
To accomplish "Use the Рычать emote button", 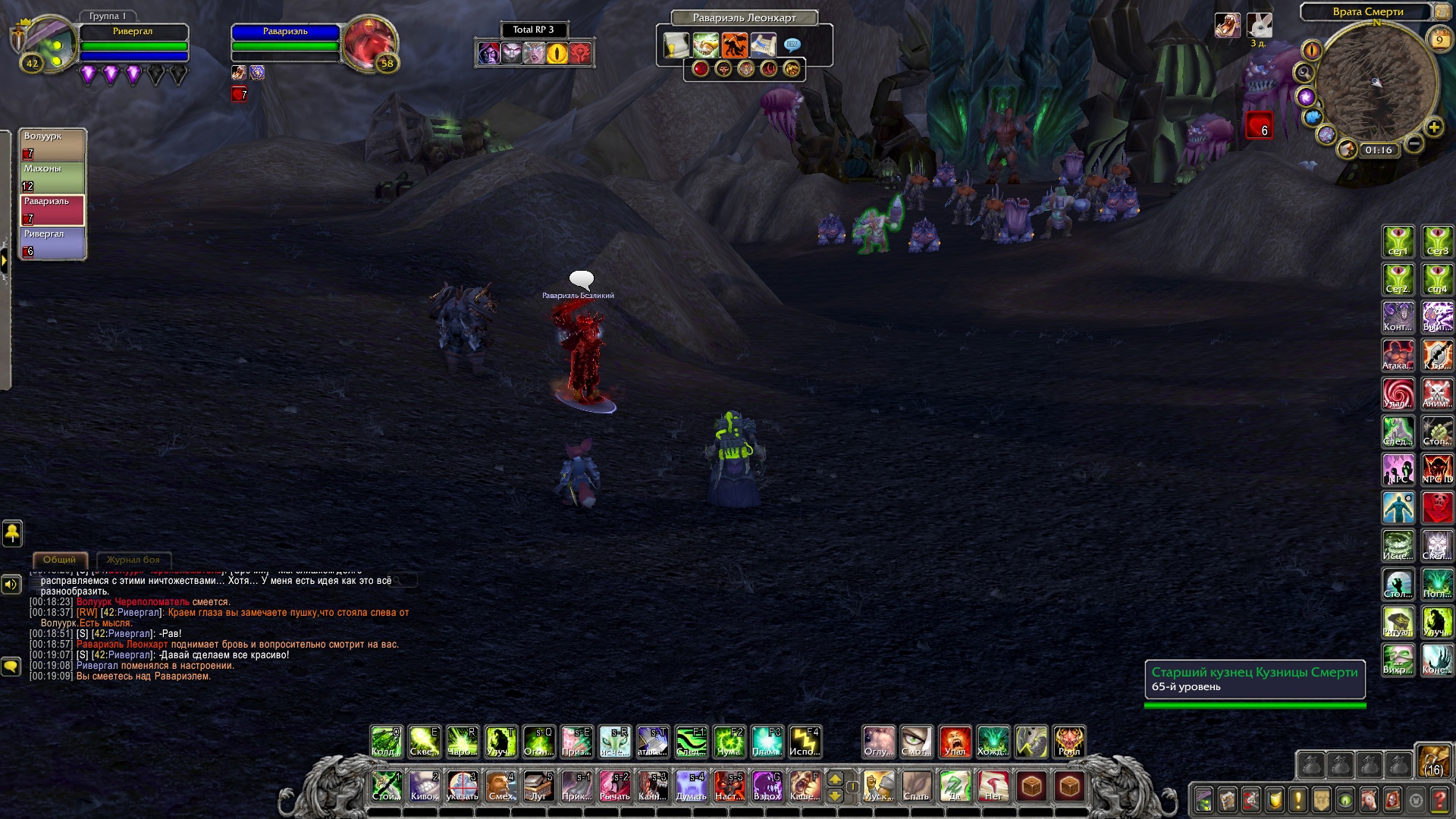I will pyautogui.click(x=614, y=786).
